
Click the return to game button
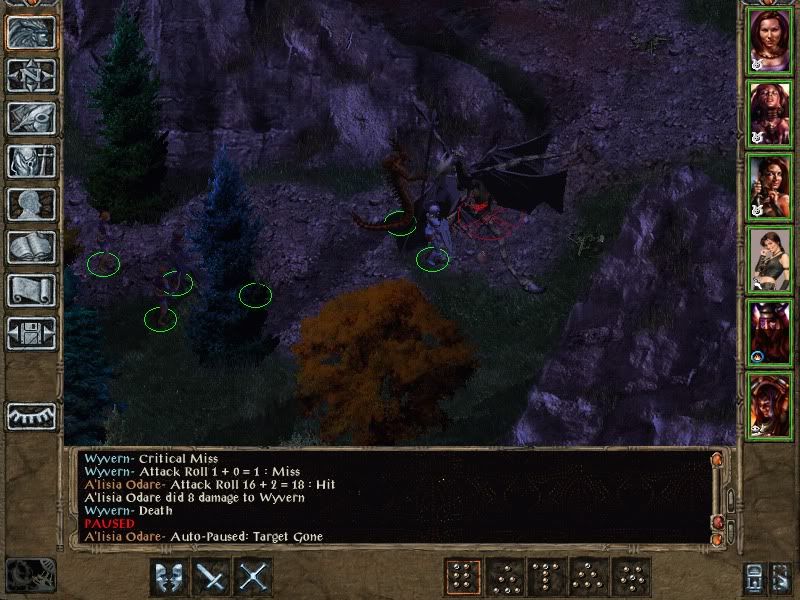pos(31,32)
